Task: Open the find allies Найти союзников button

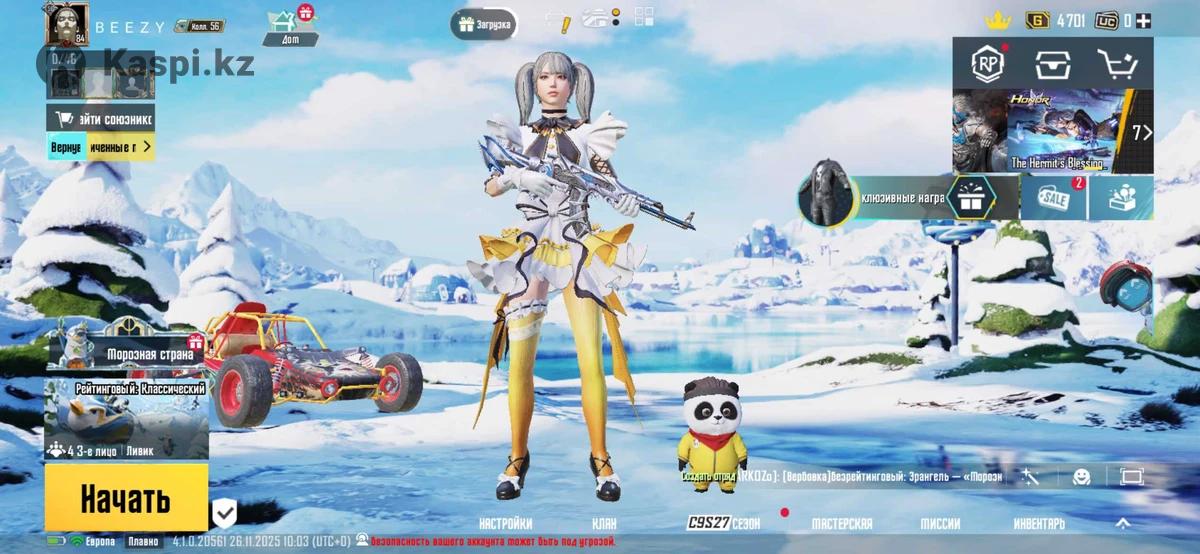Action: coord(100,118)
